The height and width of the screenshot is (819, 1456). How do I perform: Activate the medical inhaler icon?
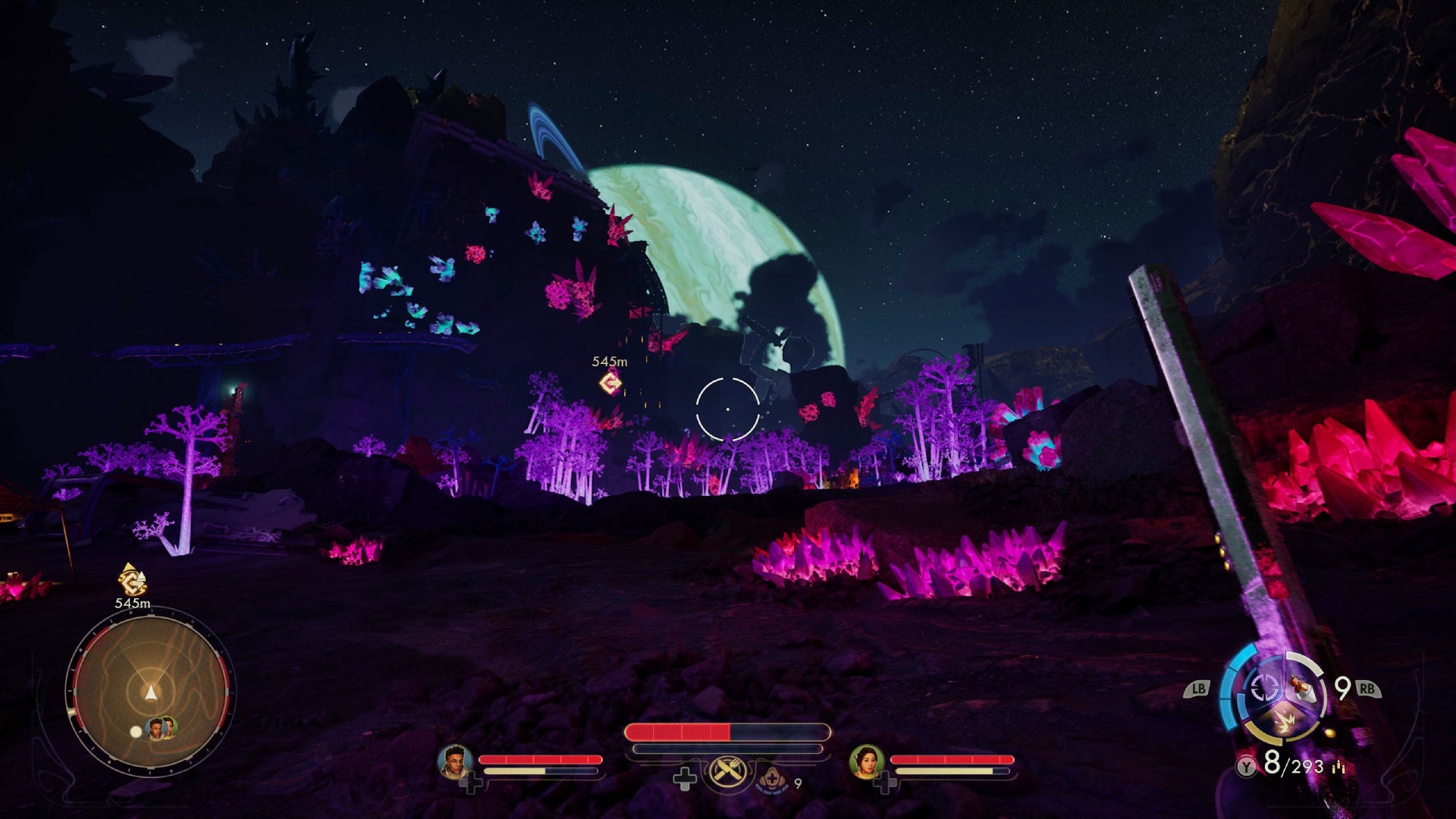pos(772,778)
